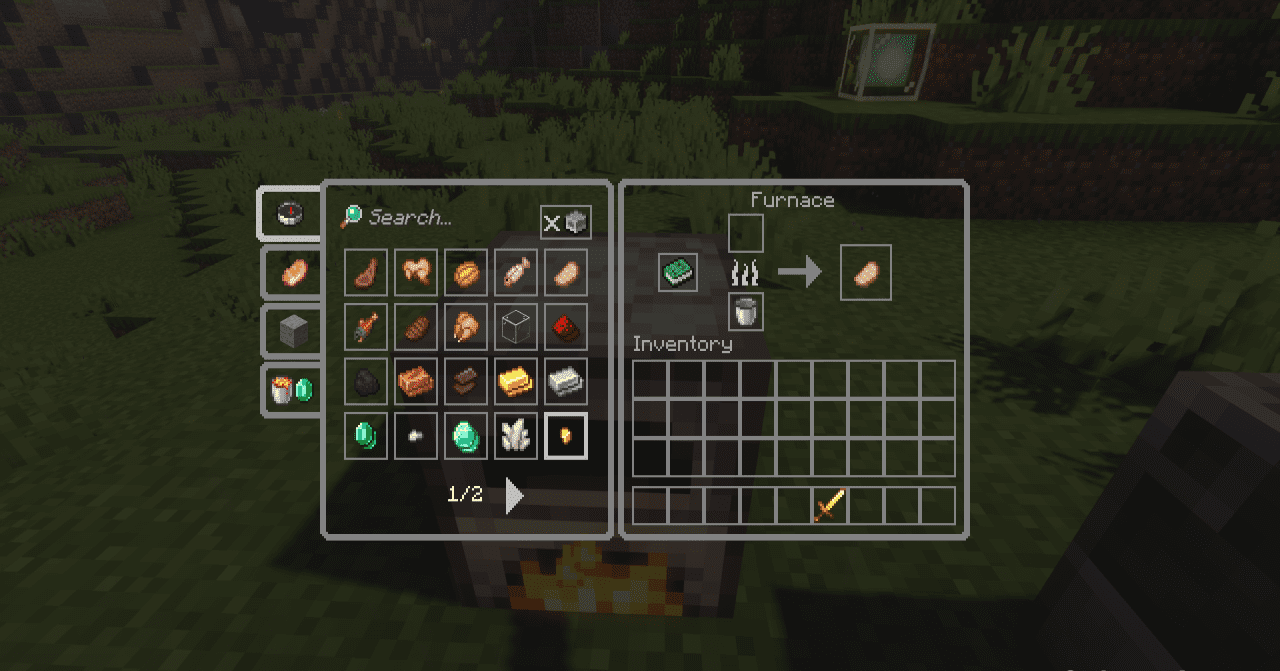Image resolution: width=1280 pixels, height=671 pixels.
Task: Toggle the green recipe book button
Action: [677, 272]
